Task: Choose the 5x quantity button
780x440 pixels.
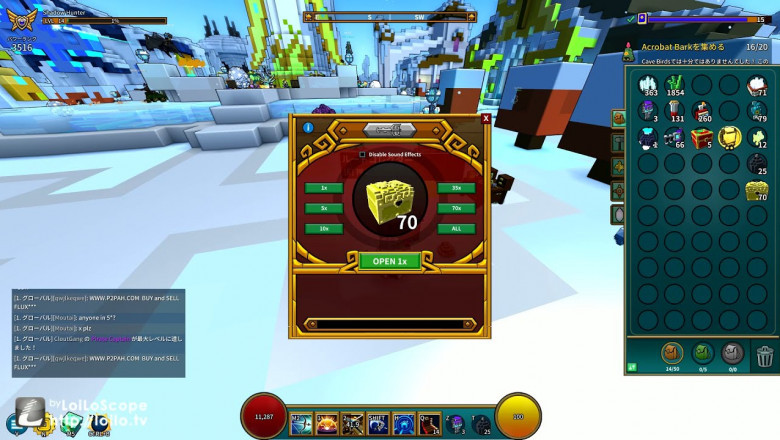Action: point(324,208)
